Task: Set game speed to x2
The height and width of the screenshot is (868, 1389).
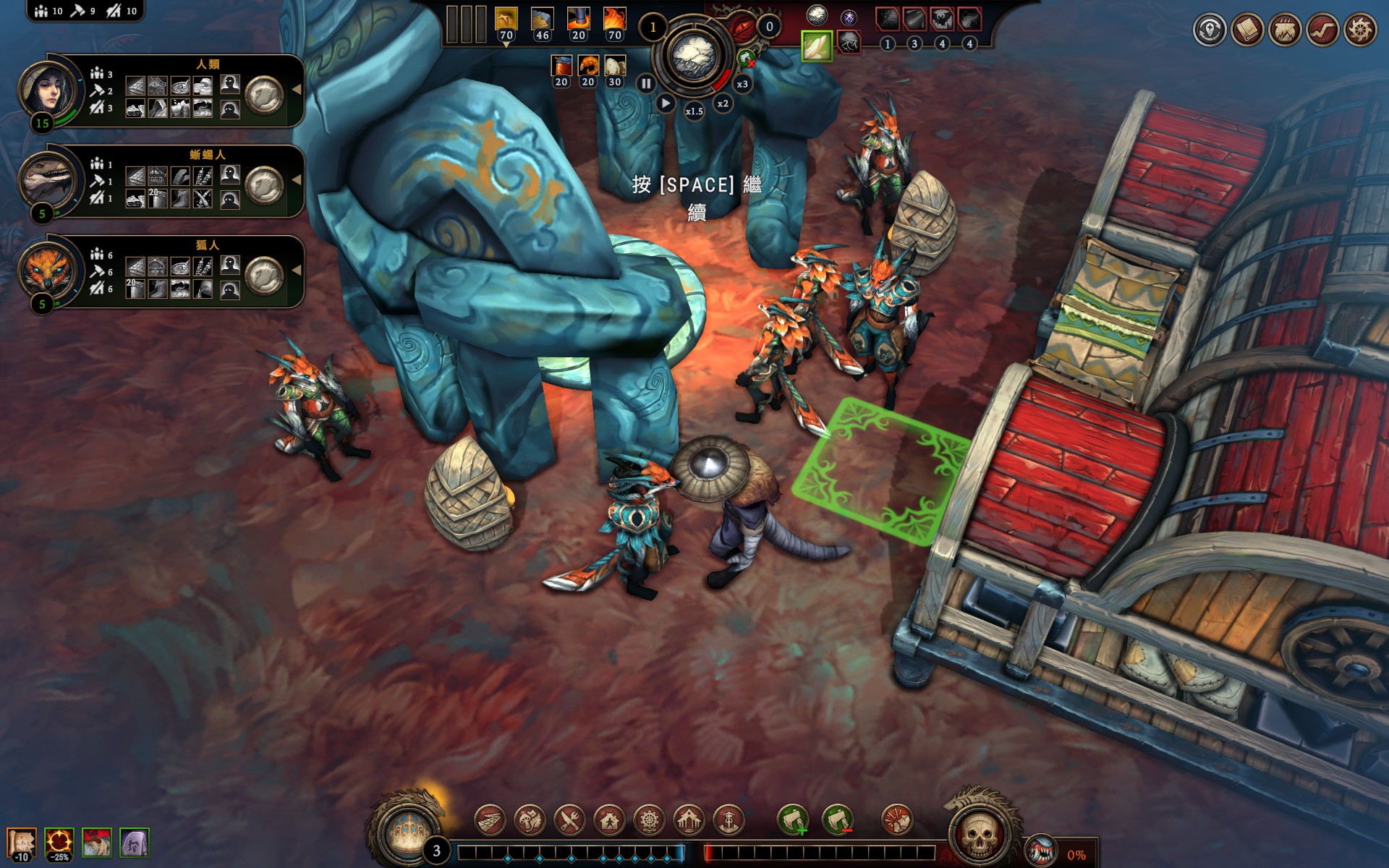Action: pyautogui.click(x=723, y=103)
